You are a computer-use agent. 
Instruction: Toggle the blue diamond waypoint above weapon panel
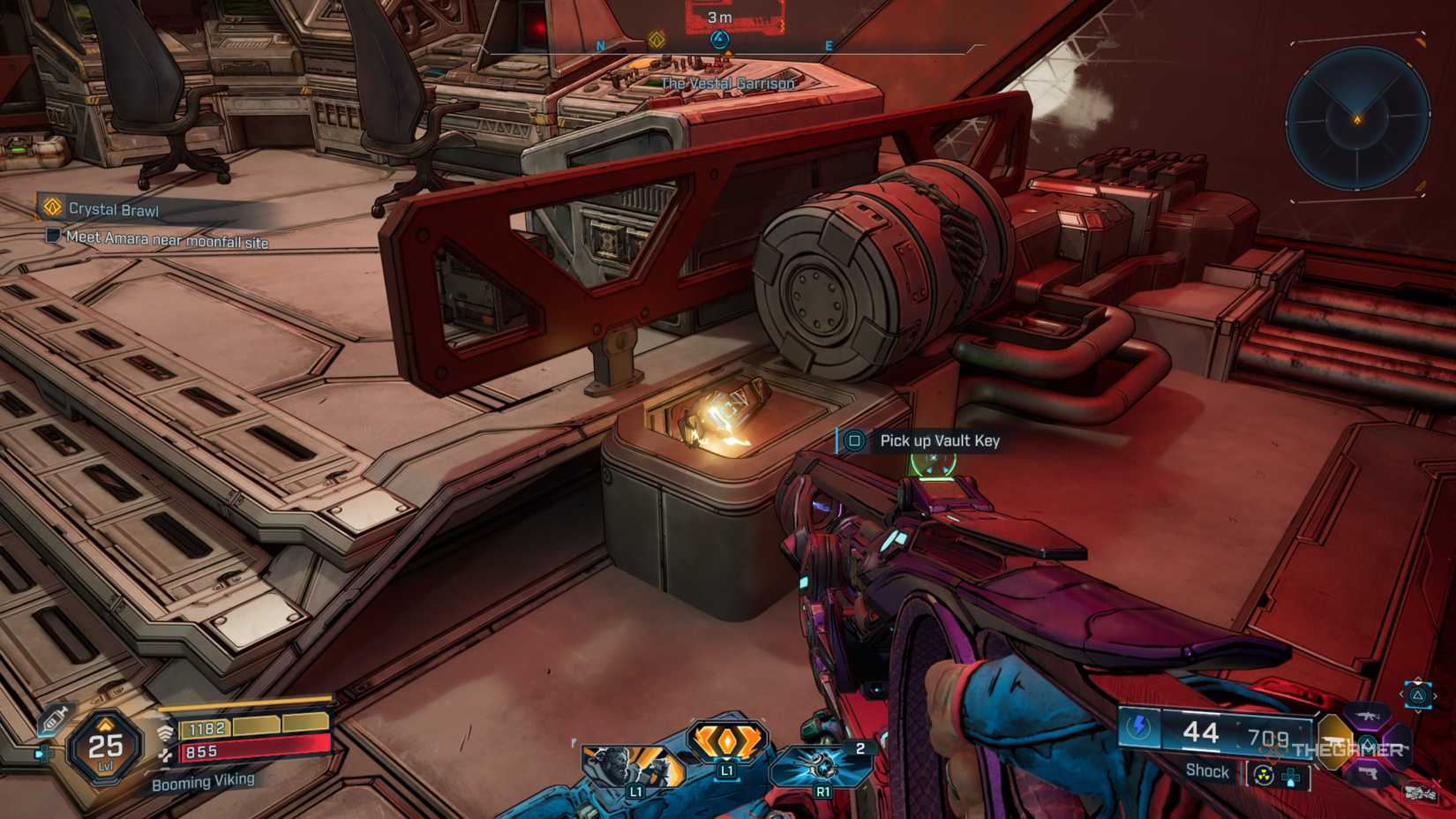pyautogui.click(x=1418, y=695)
